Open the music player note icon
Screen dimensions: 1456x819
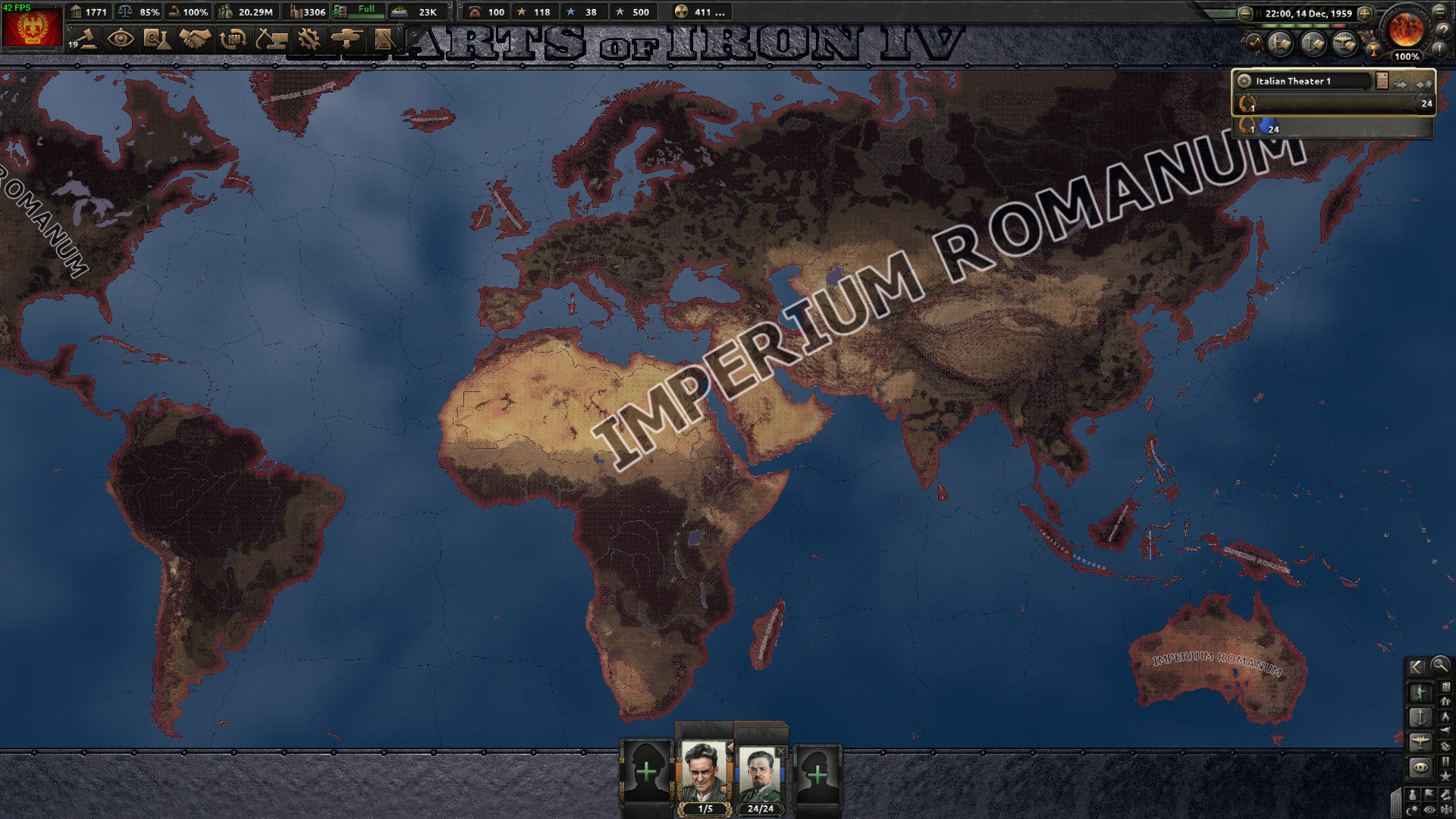point(1254,42)
